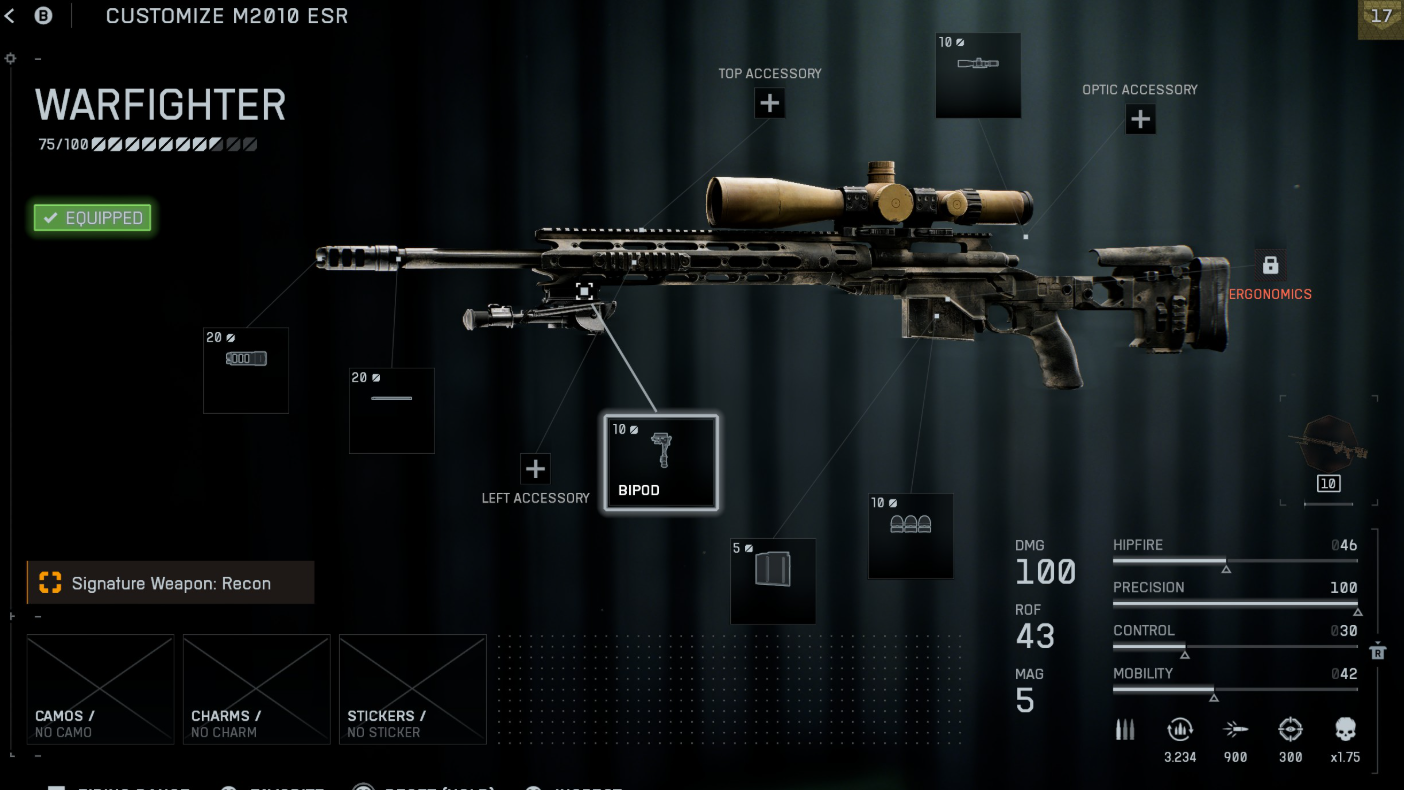The height and width of the screenshot is (790, 1404).
Task: Open the magazine attachment slot
Action: (773, 581)
